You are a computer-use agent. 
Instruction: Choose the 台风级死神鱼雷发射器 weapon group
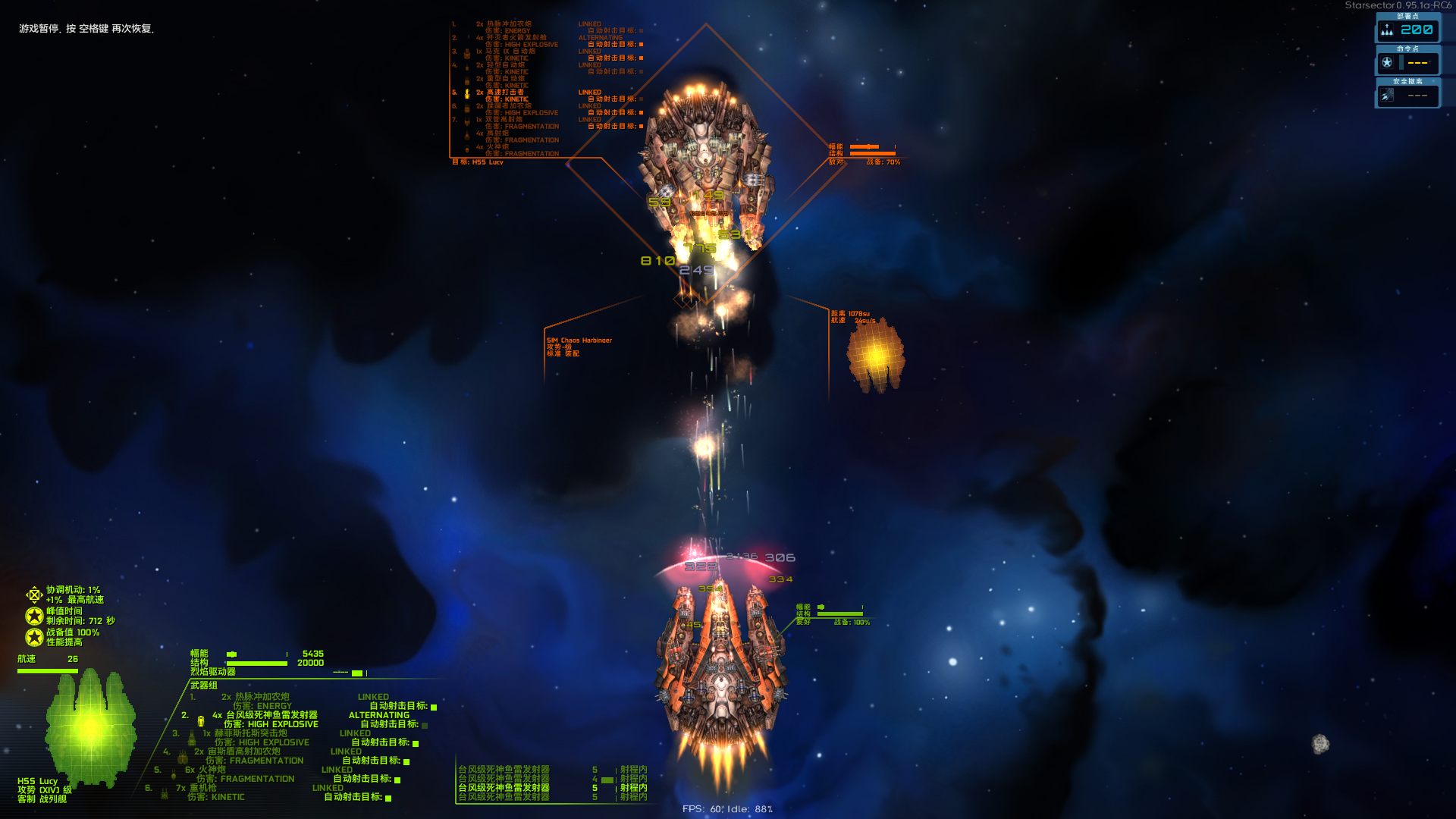tap(271, 715)
